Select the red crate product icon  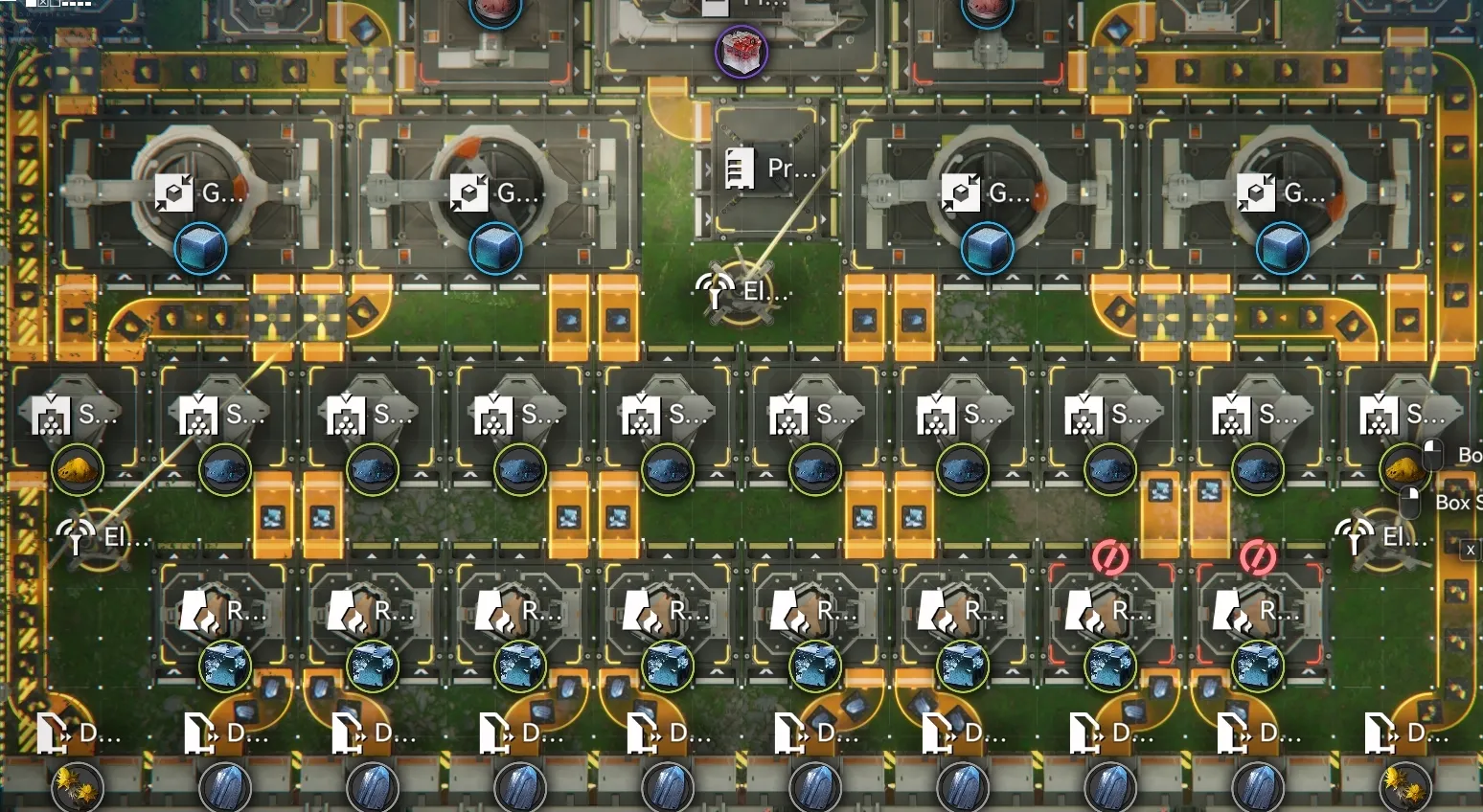click(741, 52)
